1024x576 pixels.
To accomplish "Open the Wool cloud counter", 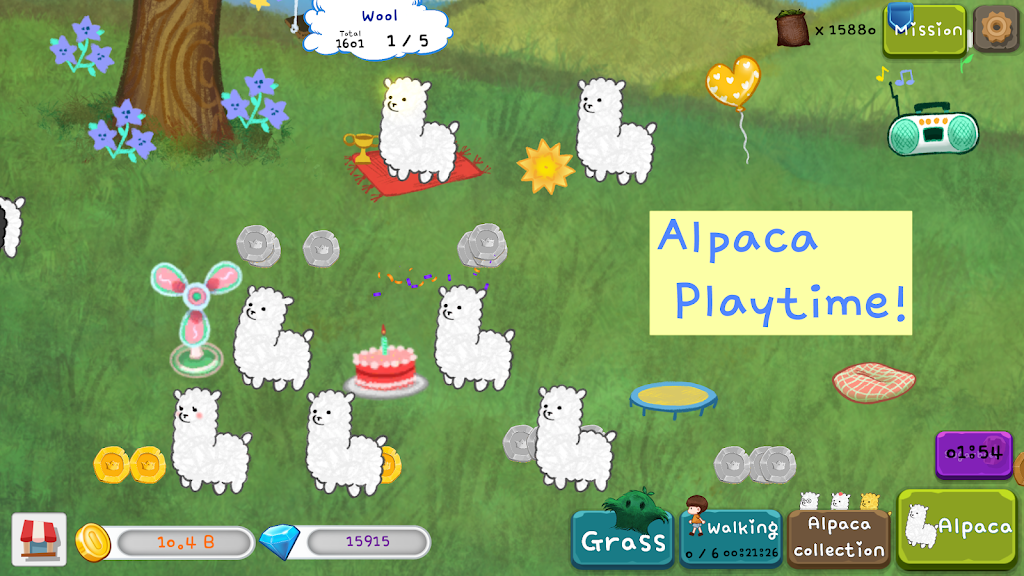I will [379, 29].
